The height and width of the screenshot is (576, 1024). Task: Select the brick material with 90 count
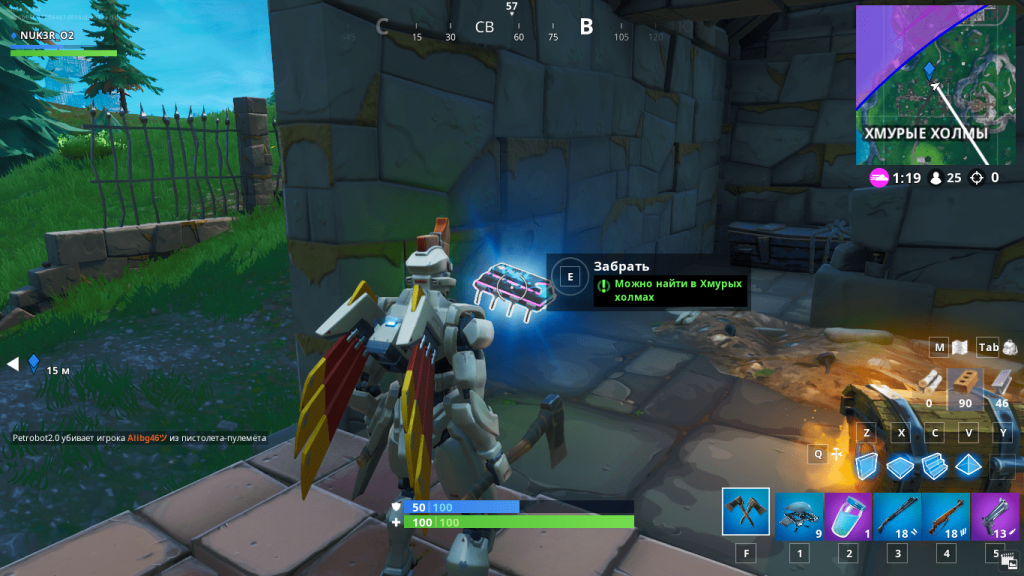[x=965, y=383]
